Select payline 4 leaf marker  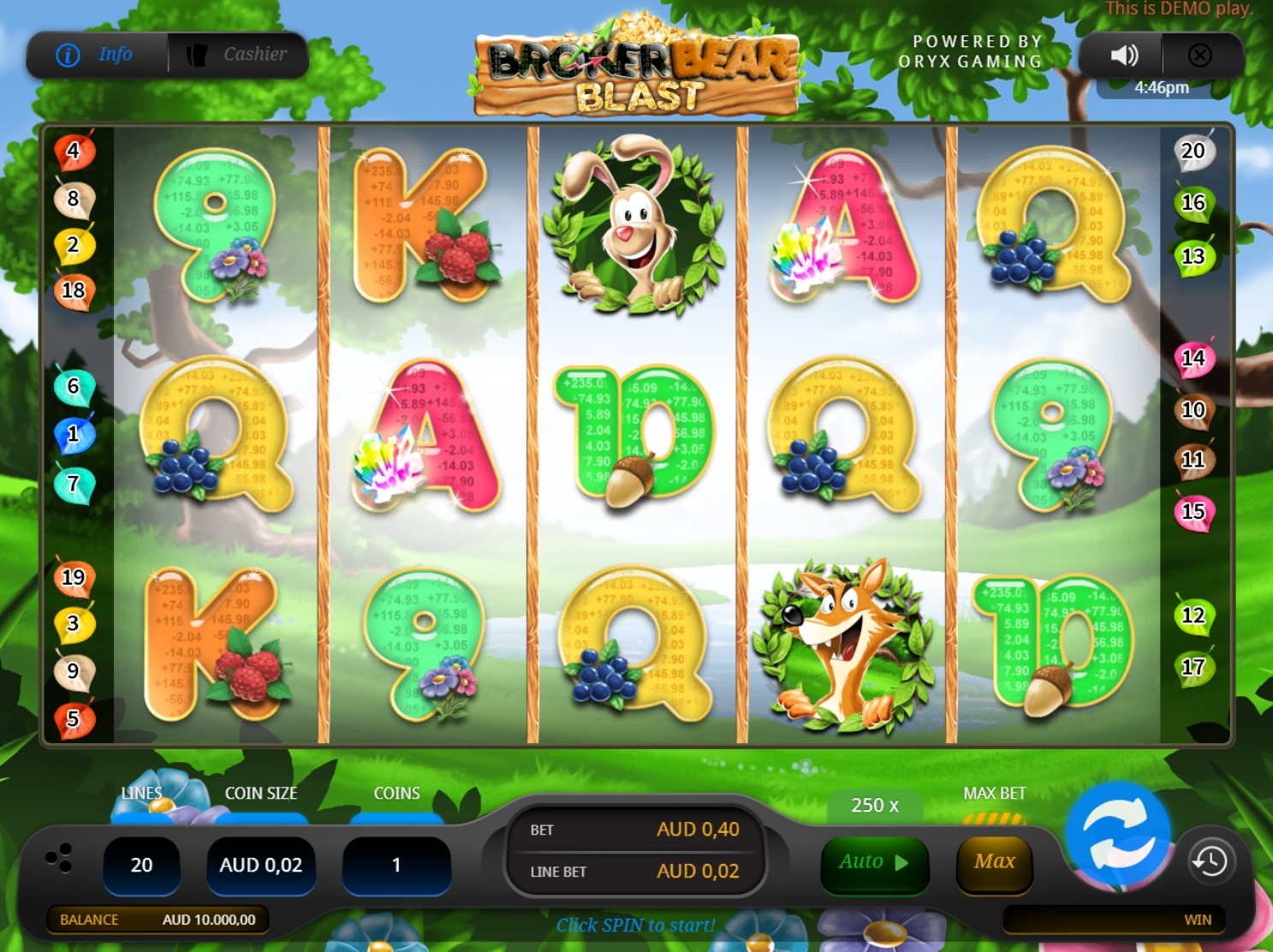coord(74,152)
